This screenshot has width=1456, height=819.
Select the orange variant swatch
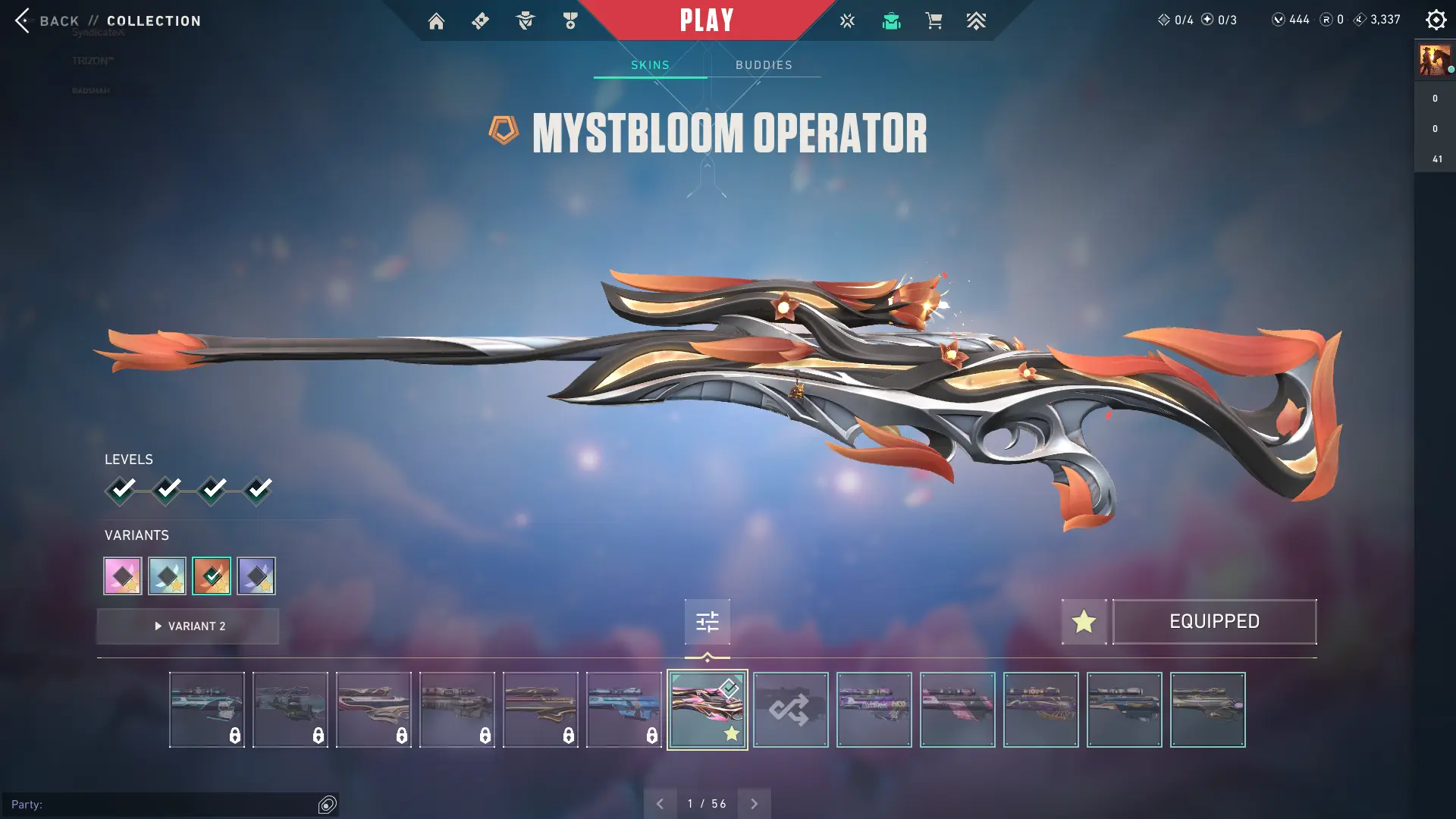click(212, 576)
